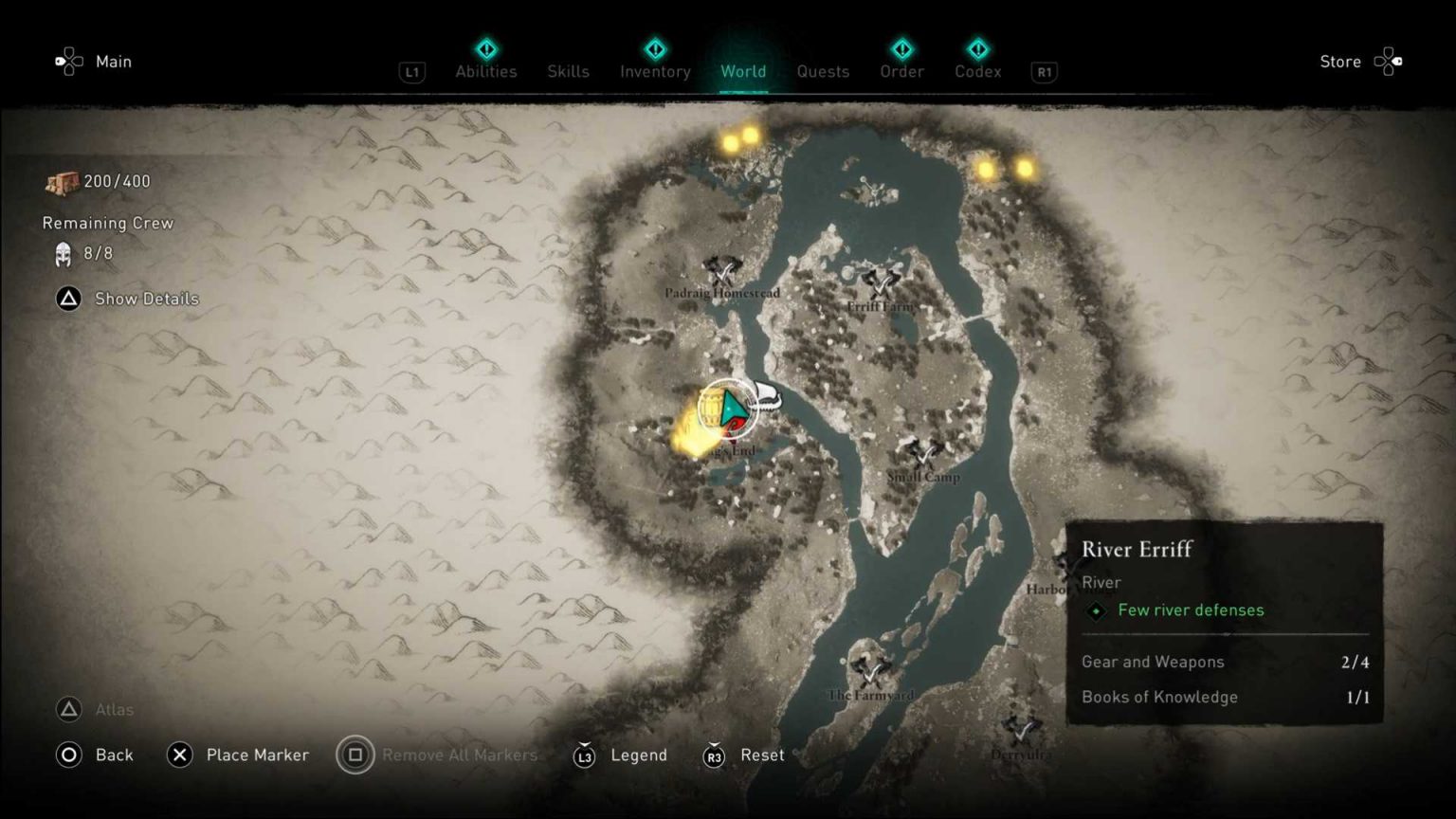The image size is (1456, 819).
Task: Click the crew helmet icon showing 8/8
Action: [62, 254]
